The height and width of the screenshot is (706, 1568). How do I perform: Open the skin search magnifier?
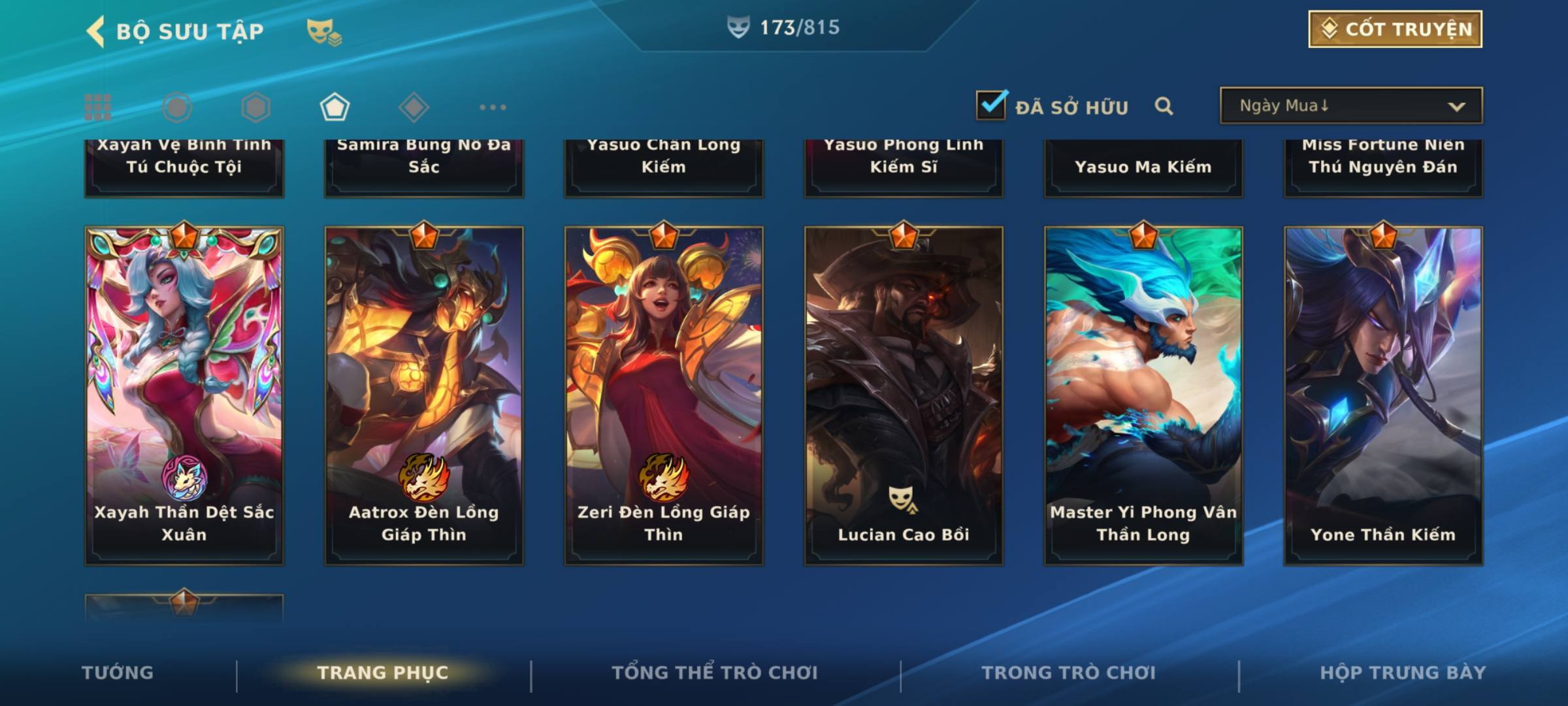point(1164,106)
